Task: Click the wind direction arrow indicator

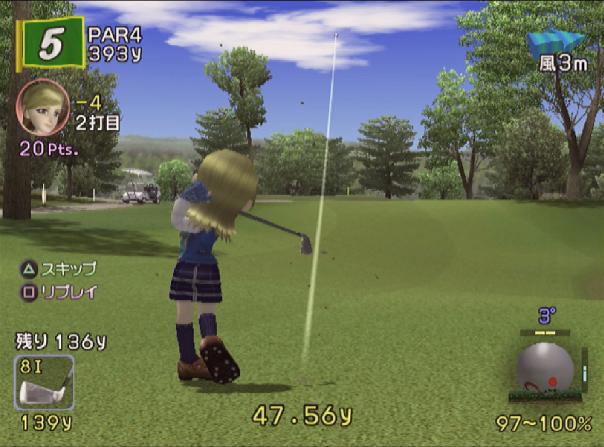Action: 555,42
